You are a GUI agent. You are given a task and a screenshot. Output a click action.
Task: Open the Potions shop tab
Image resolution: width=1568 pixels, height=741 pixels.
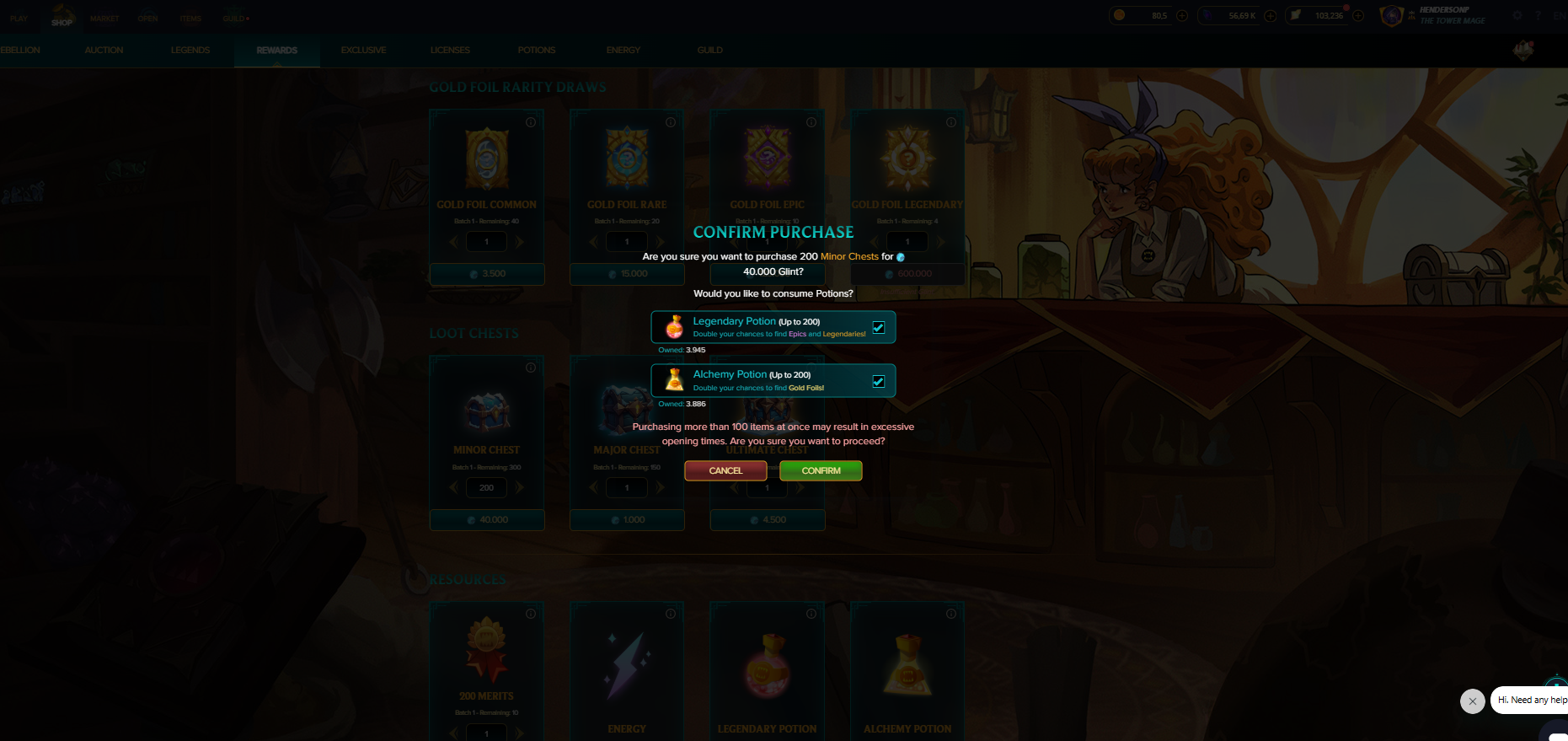[x=537, y=51]
